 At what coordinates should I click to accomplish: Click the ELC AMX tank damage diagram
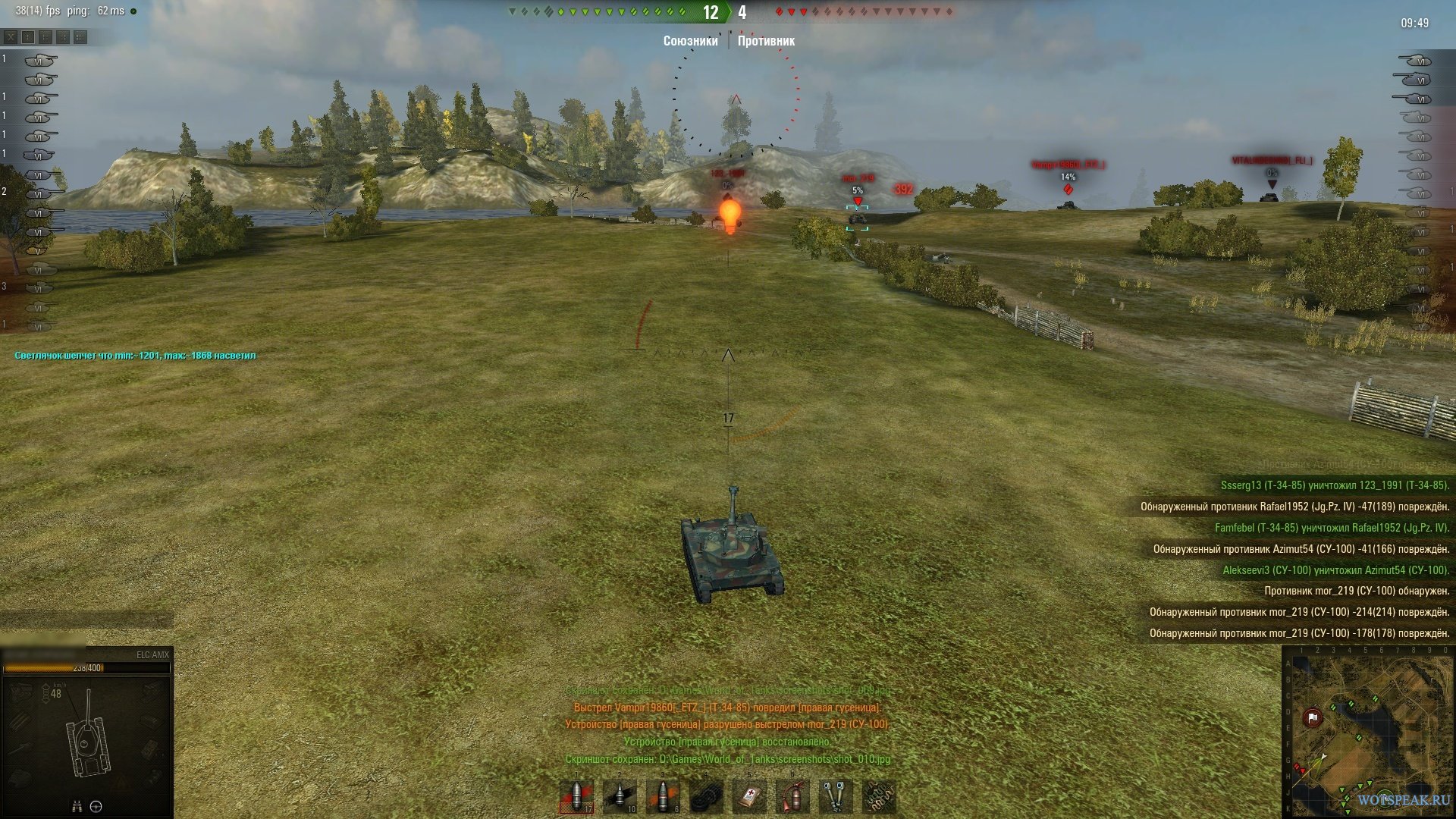(87, 736)
